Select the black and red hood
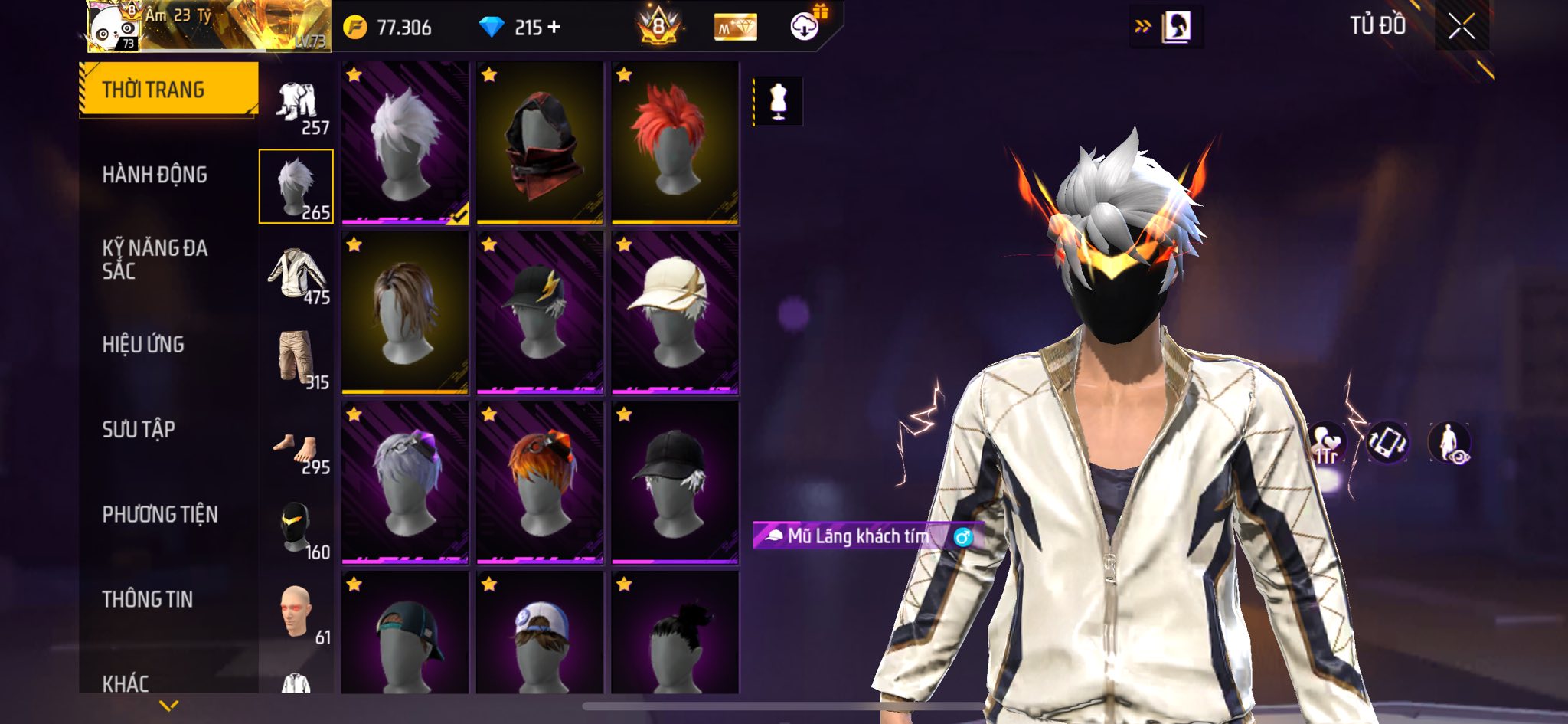1568x724 pixels. click(x=540, y=143)
